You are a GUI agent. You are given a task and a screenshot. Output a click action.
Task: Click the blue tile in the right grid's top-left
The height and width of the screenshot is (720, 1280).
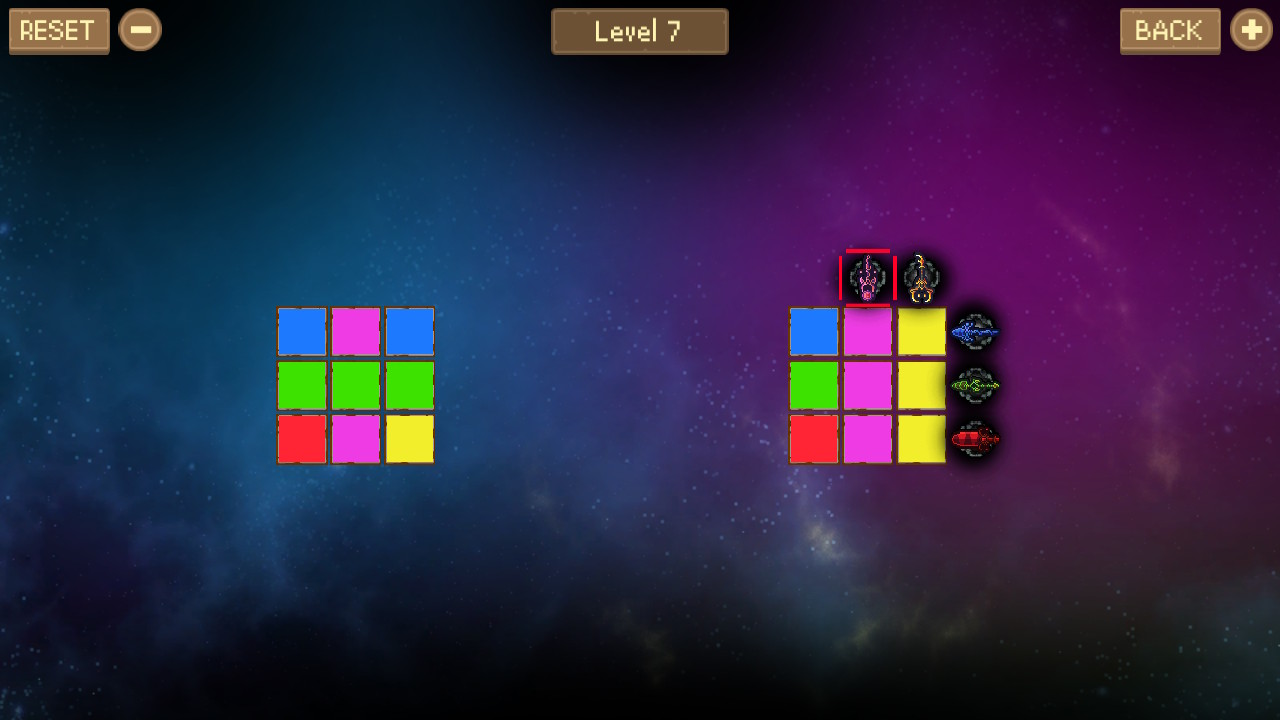coord(814,332)
